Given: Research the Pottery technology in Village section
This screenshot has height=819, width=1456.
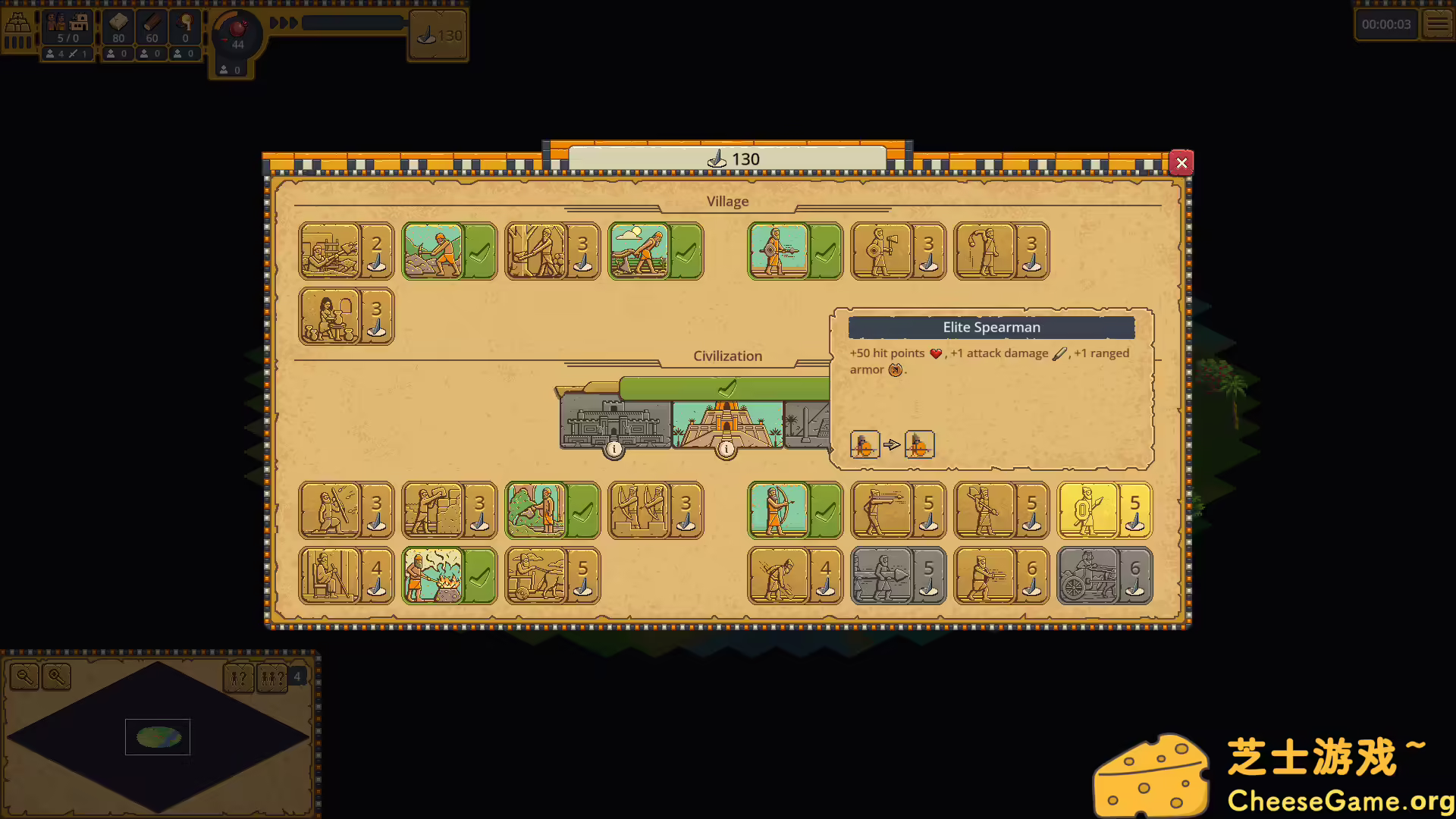Looking at the screenshot, I should (x=328, y=316).
